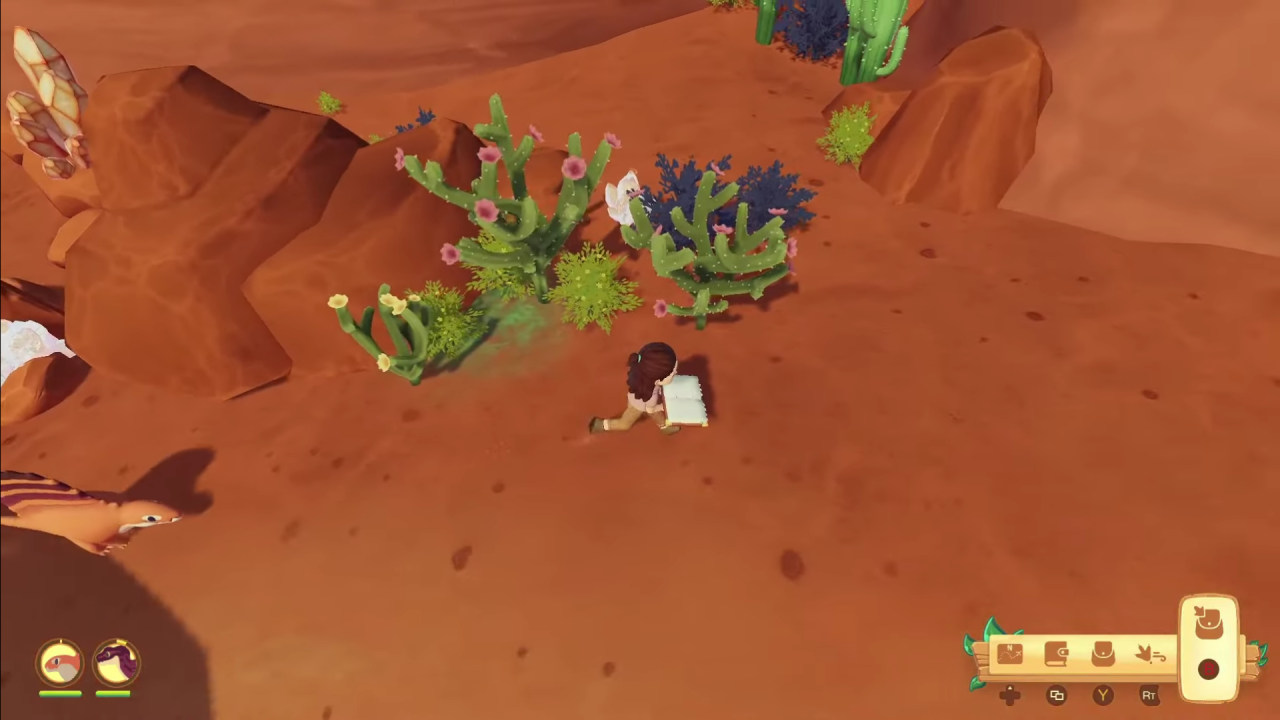The height and width of the screenshot is (720, 1280).
Task: Open the Map from the quick menu
Action: pos(1010,652)
